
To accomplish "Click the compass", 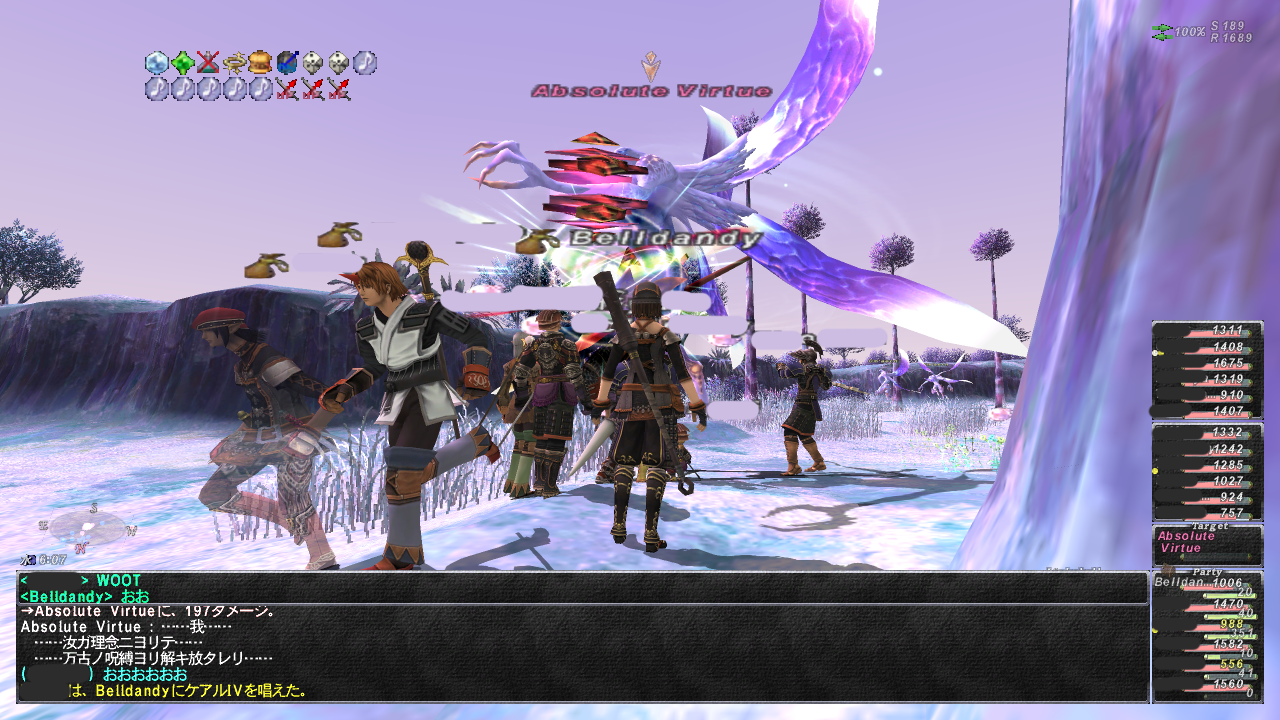I will pos(88,527).
